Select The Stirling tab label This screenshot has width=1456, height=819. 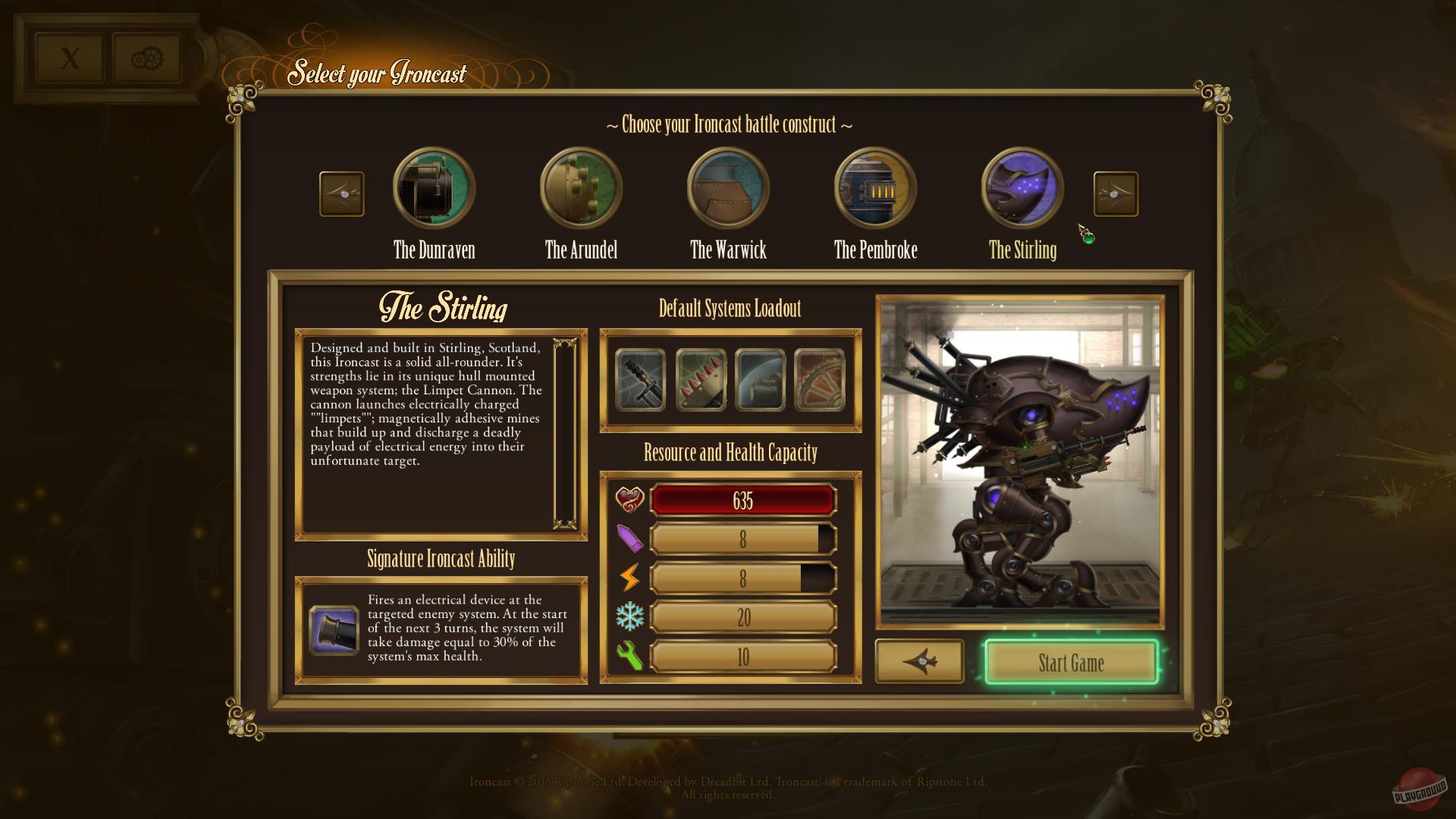[x=1021, y=251]
